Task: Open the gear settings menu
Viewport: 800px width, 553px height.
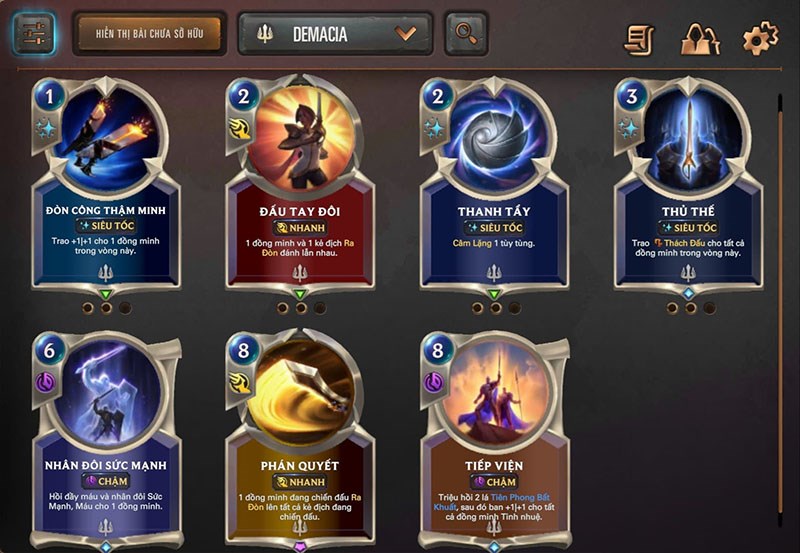Action: click(x=760, y=39)
